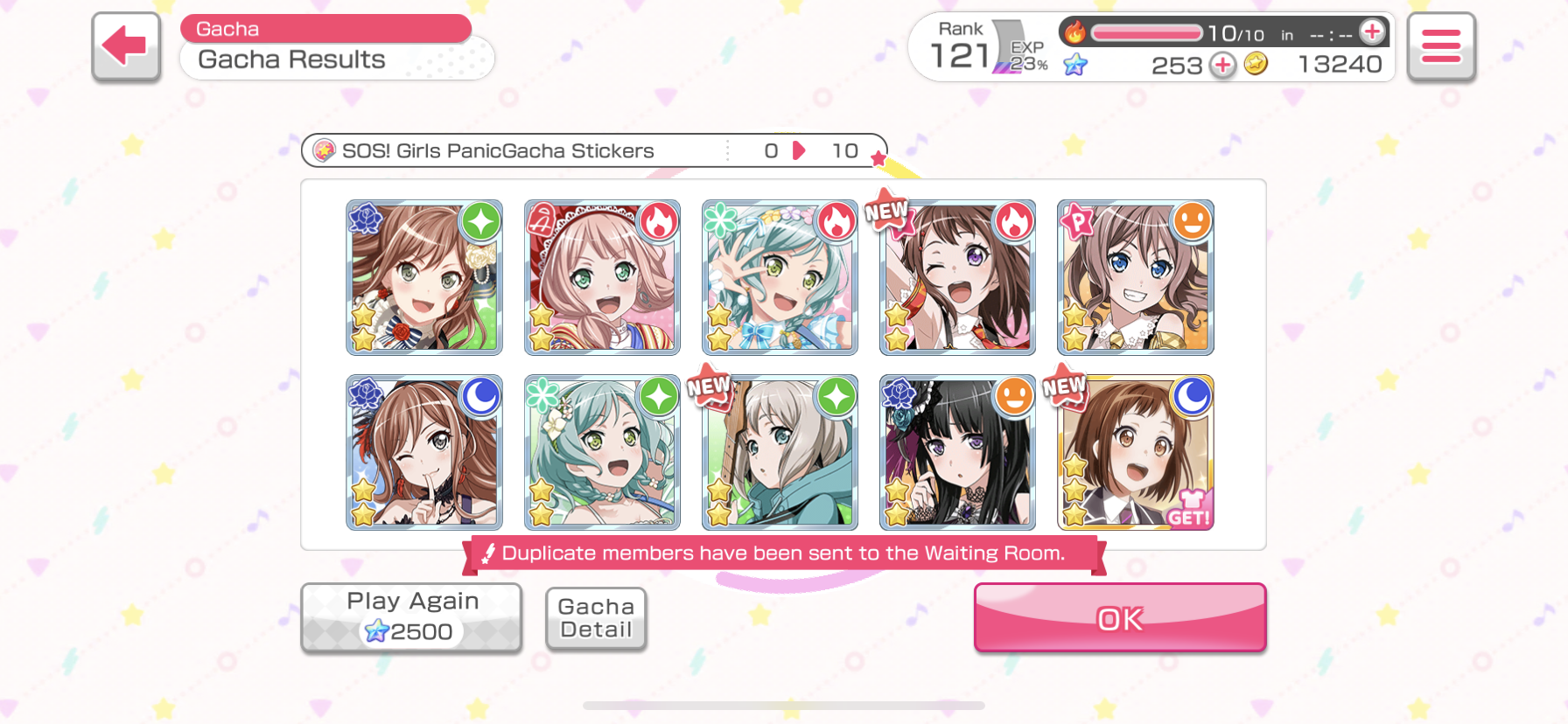The image size is (1568, 724).
Task: Choose the teal-haired girl with white flower card
Action: (x=602, y=453)
